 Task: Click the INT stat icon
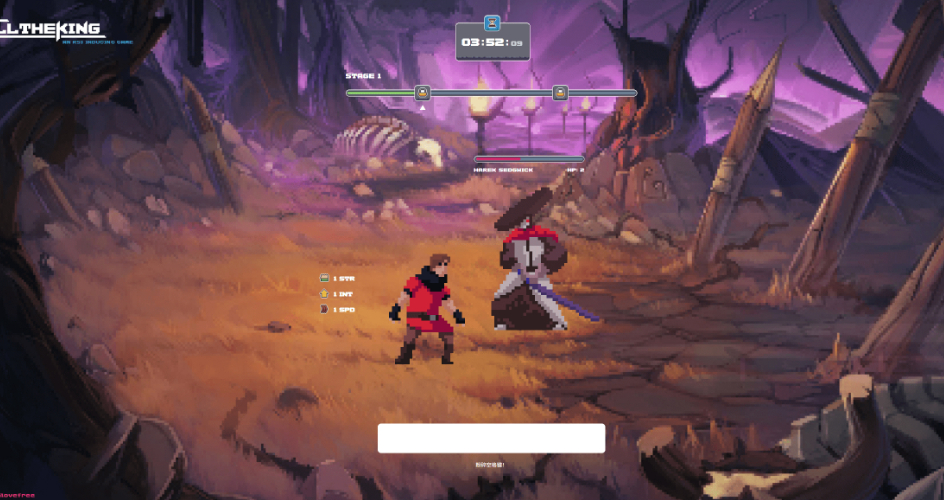point(324,294)
